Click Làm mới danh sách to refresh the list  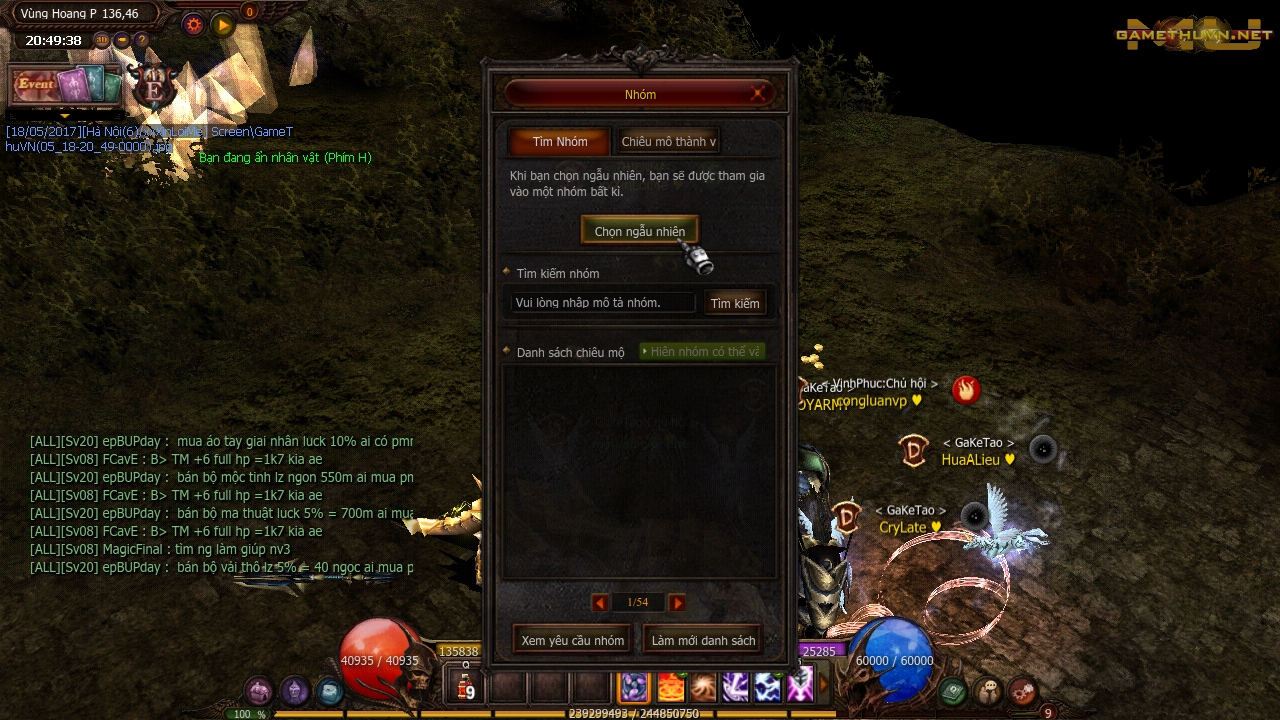(x=702, y=639)
